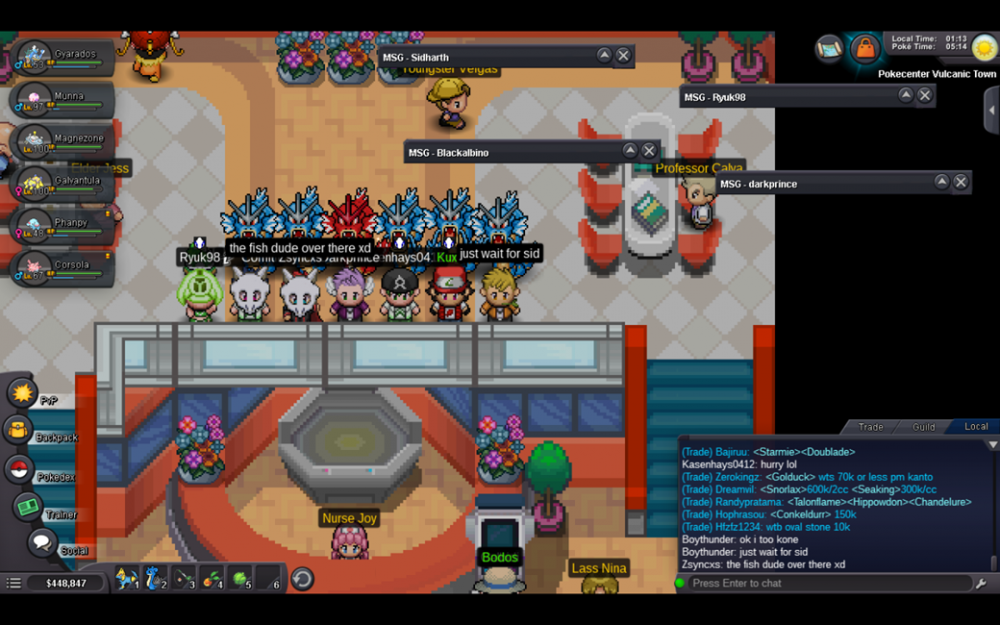Open the PvP menu
The height and width of the screenshot is (625, 1000).
click(22, 393)
